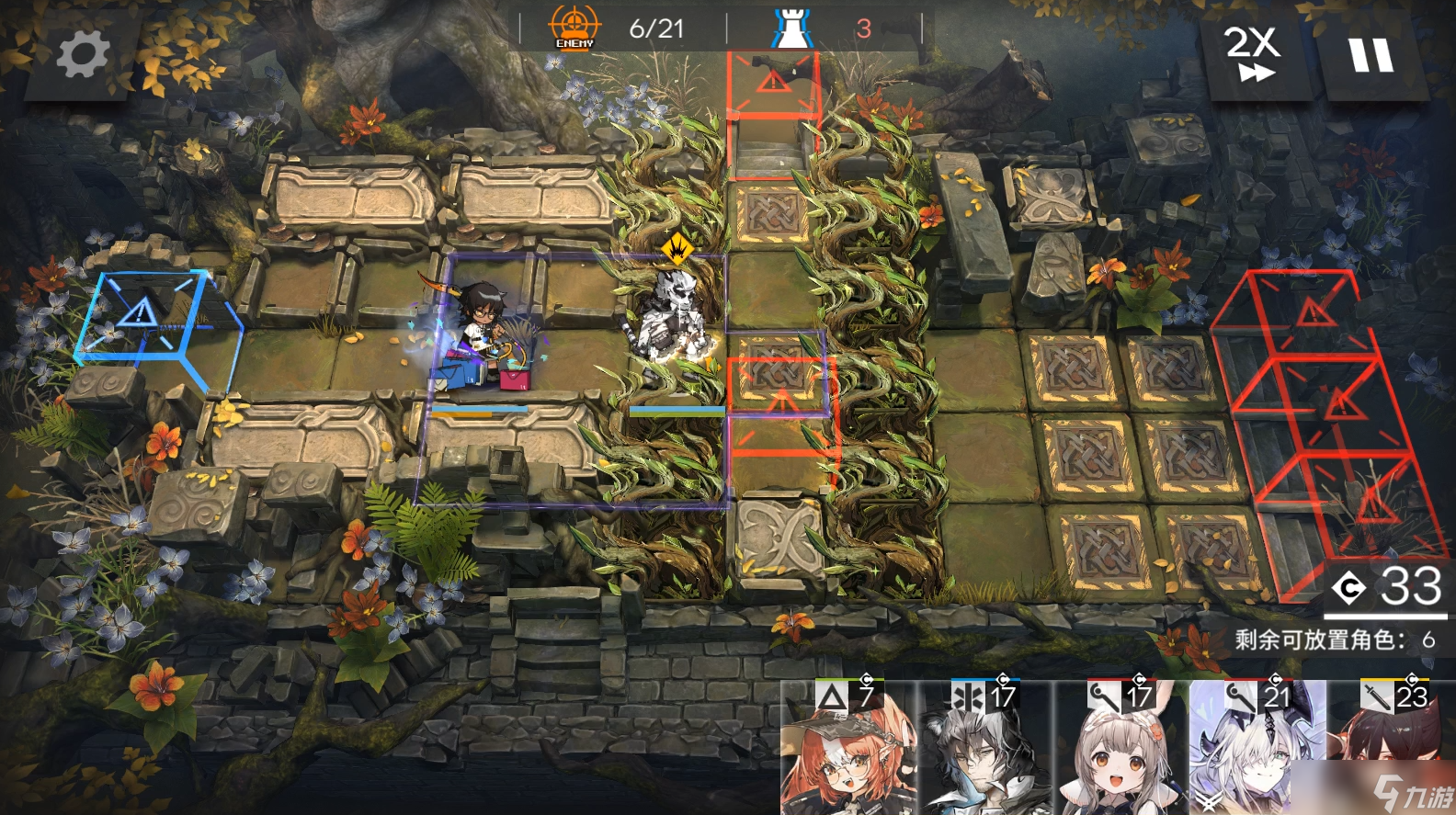This screenshot has height=815, width=1456.
Task: Pause the battle
Action: coord(1371,56)
